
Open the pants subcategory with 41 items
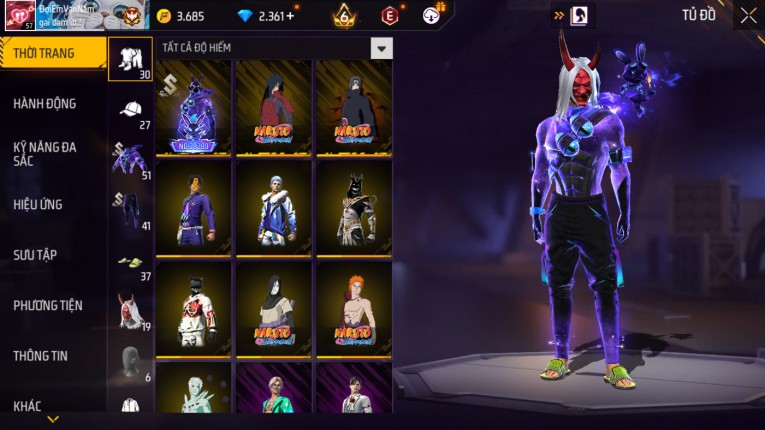click(131, 211)
